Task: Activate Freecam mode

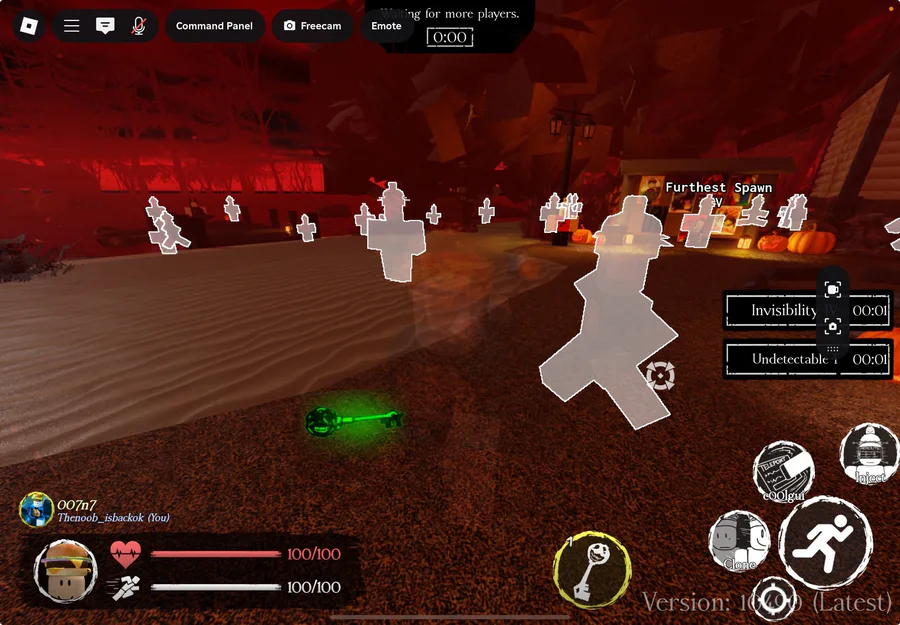Action: point(312,26)
